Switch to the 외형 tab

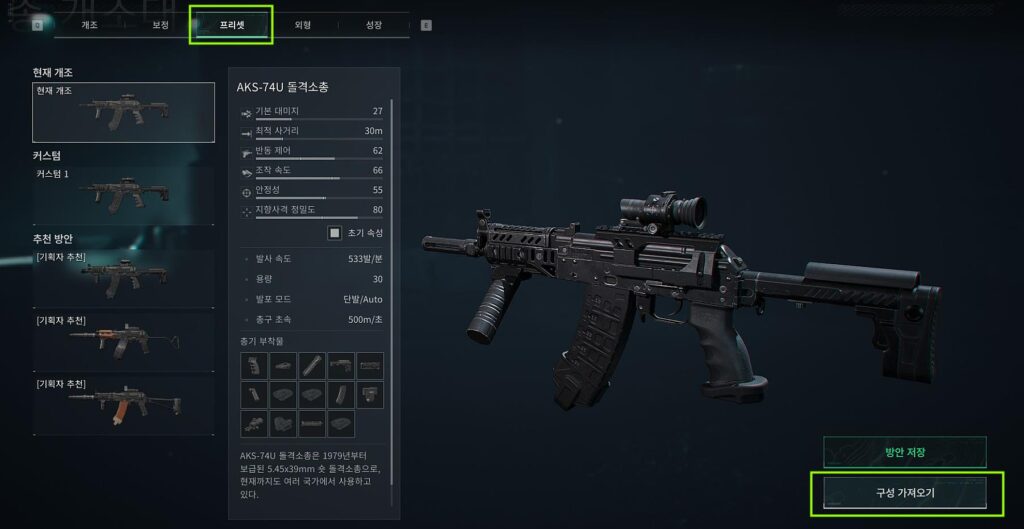pos(302,25)
